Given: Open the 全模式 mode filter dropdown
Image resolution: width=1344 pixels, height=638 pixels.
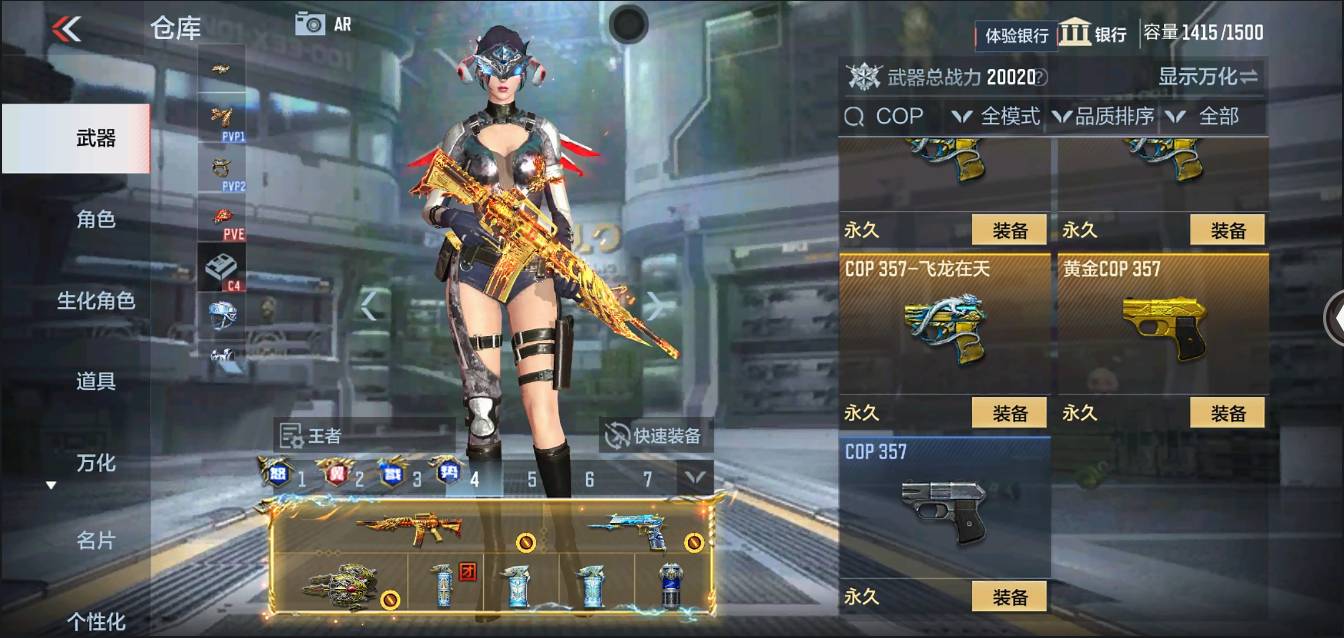Looking at the screenshot, I should pyautogui.click(x=997, y=116).
